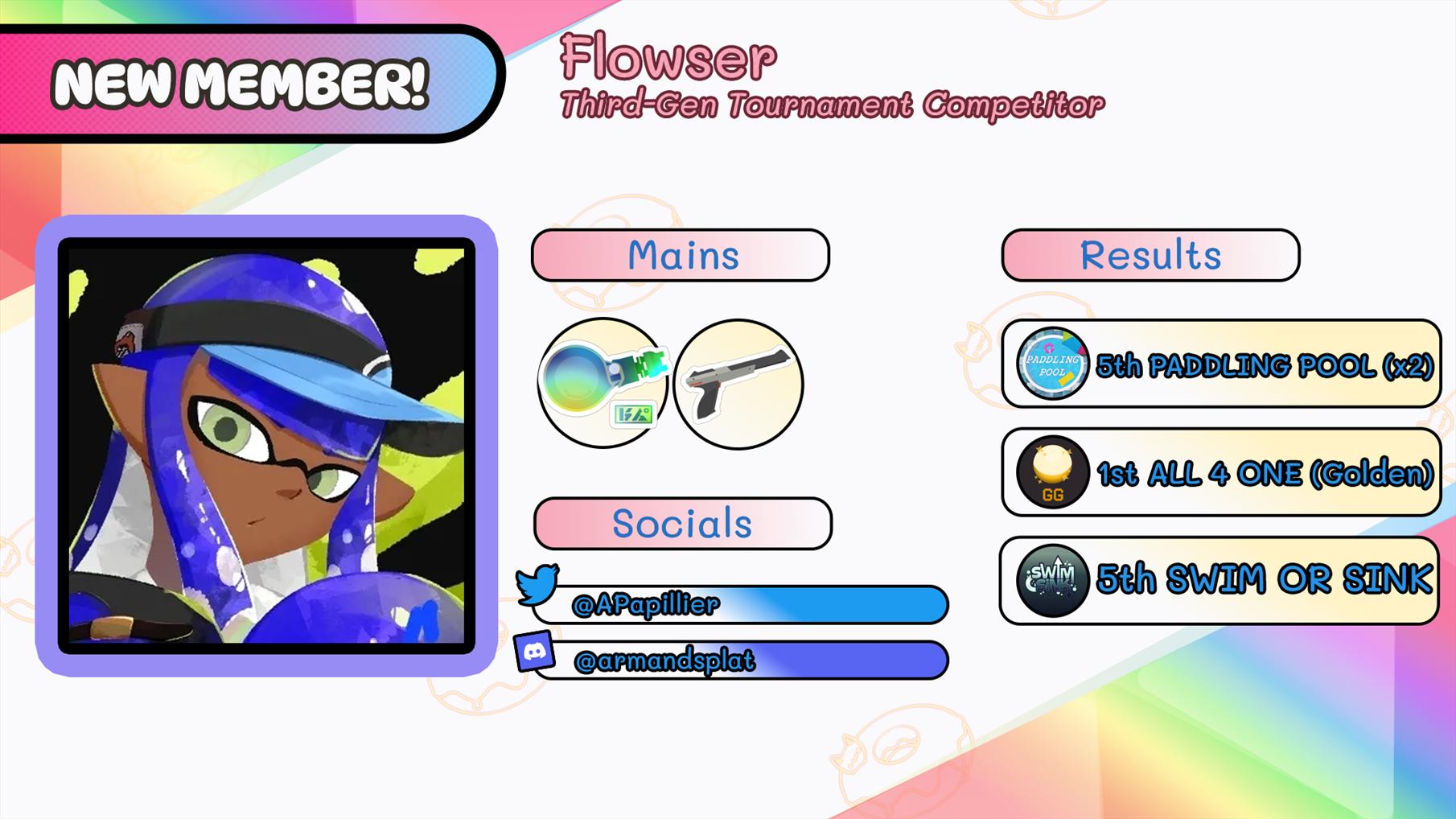Click the Discord logo icon
This screenshot has width=1456, height=819.
point(534,652)
